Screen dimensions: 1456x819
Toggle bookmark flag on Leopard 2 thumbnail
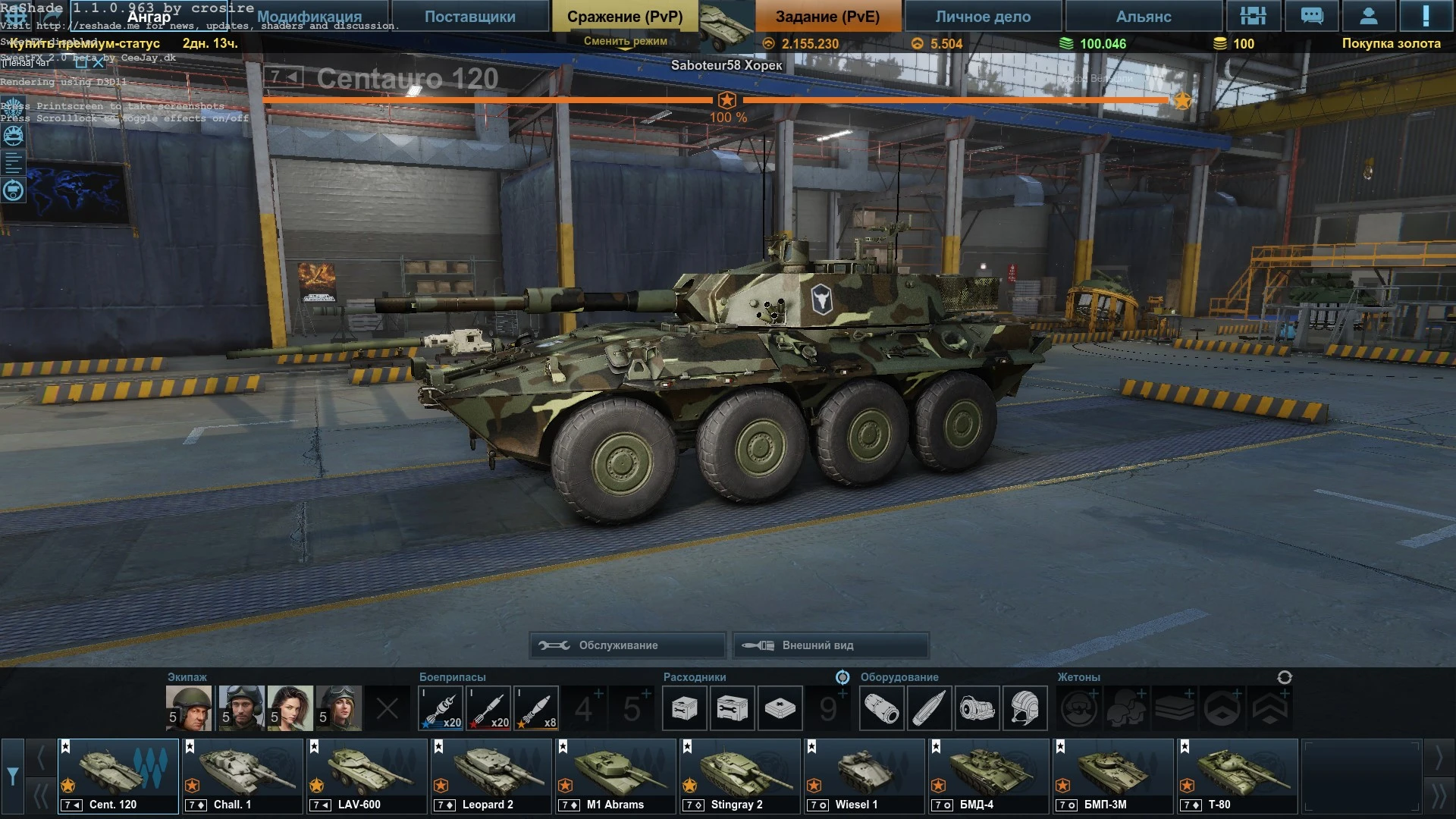click(438, 747)
